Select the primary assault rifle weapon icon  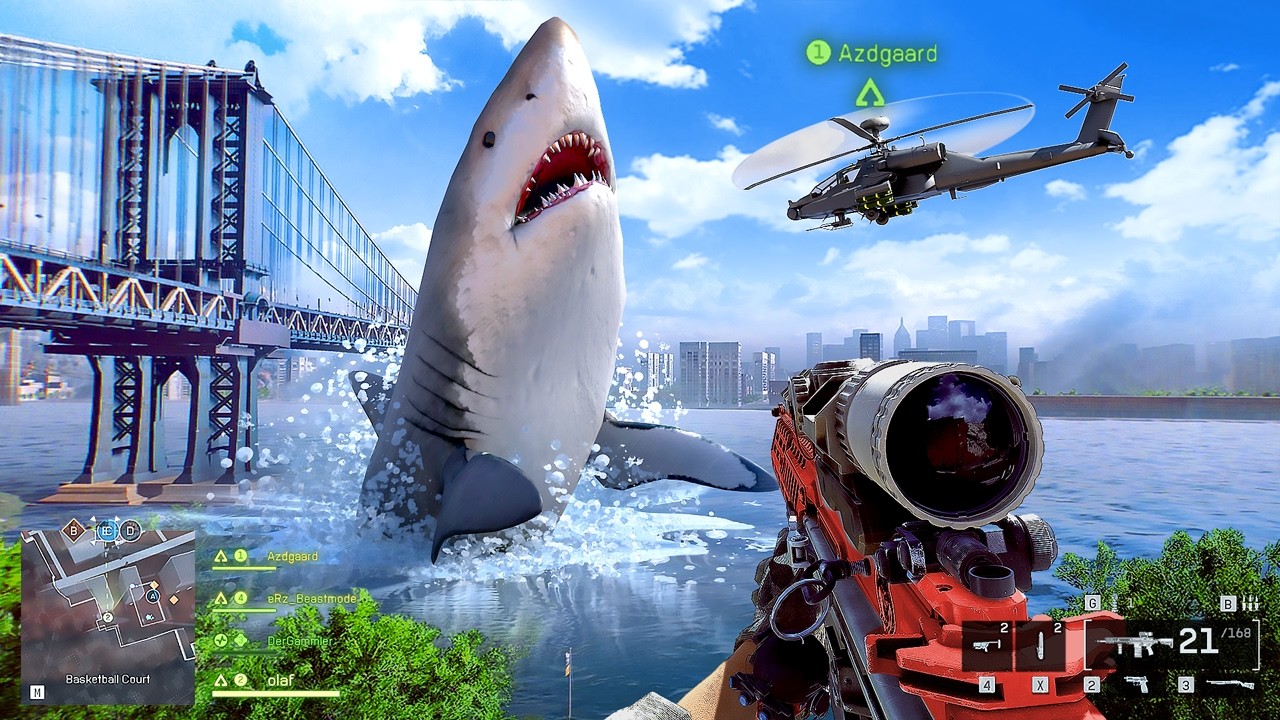[1133, 644]
